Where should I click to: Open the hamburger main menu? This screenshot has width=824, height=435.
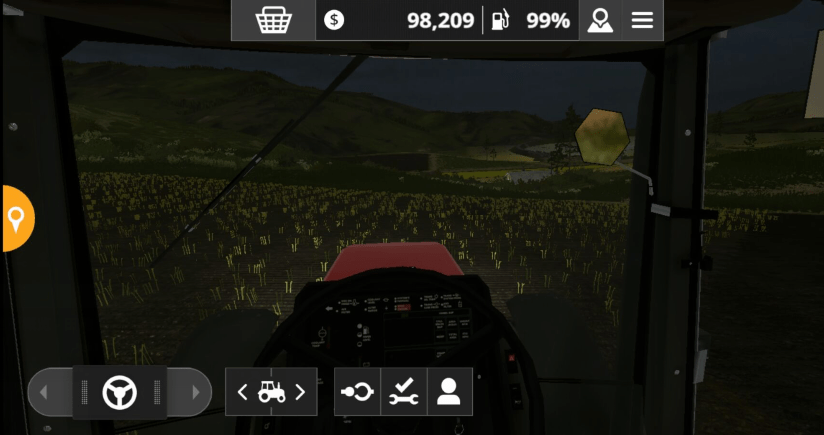(x=642, y=20)
